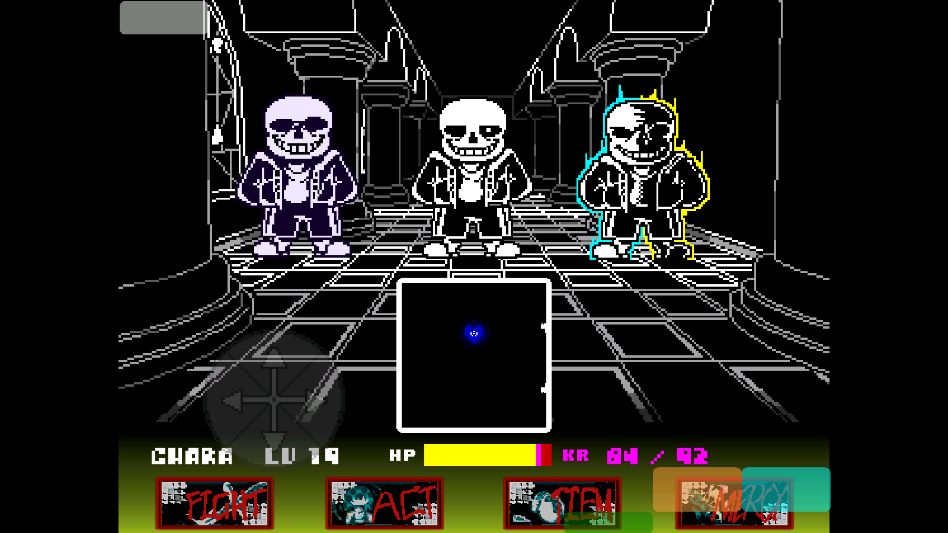Tap the grey button in the top-left corner
Image resolution: width=948 pixels, height=533 pixels.
click(x=162, y=18)
